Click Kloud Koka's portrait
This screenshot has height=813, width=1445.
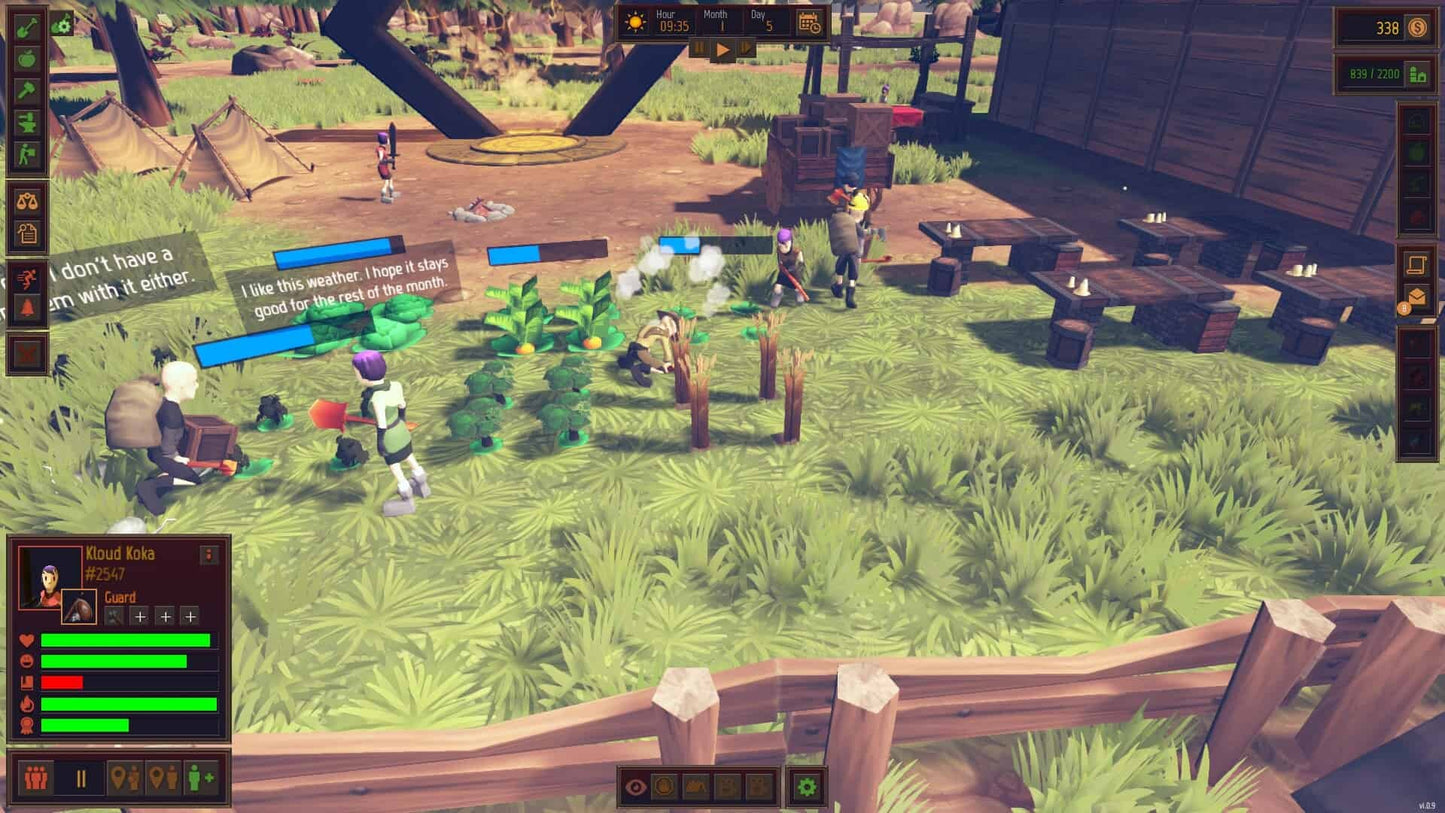click(x=49, y=576)
